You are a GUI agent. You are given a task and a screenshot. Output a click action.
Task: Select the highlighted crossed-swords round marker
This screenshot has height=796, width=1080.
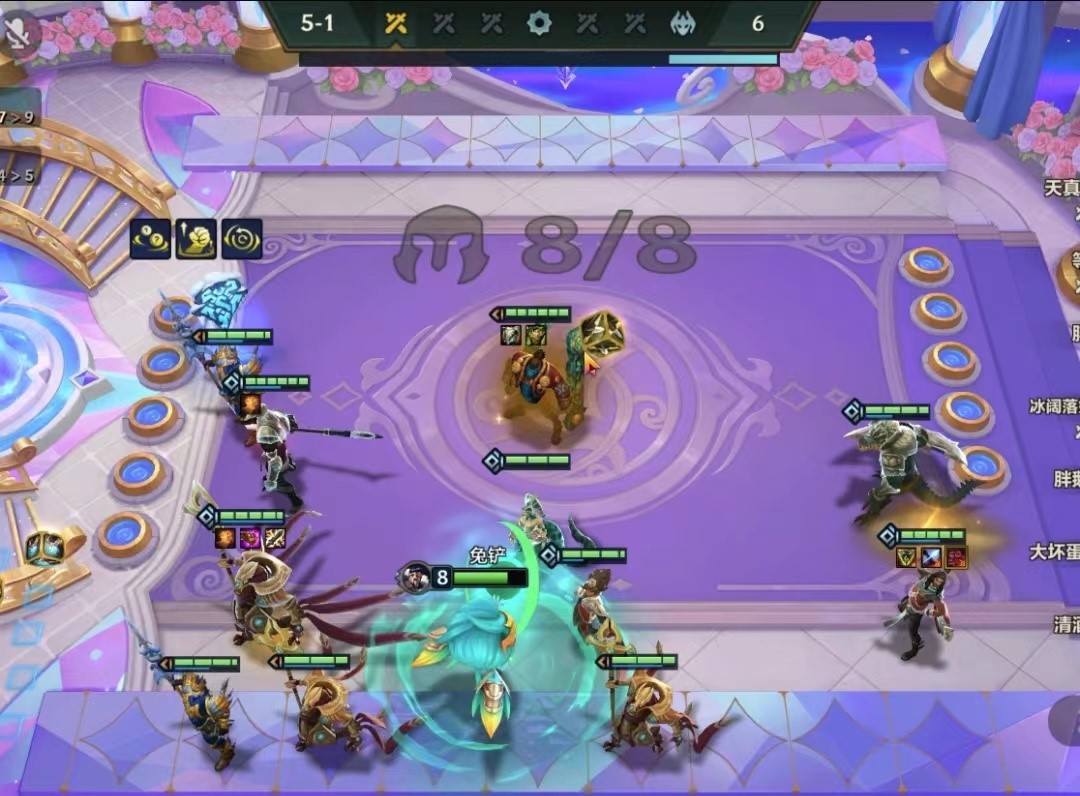click(396, 23)
